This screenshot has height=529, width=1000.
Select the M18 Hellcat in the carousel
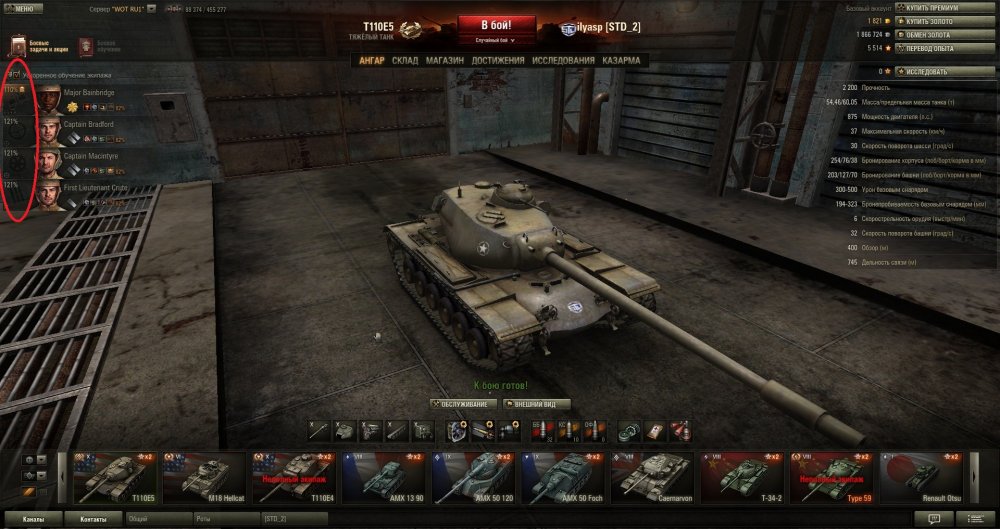coord(205,476)
